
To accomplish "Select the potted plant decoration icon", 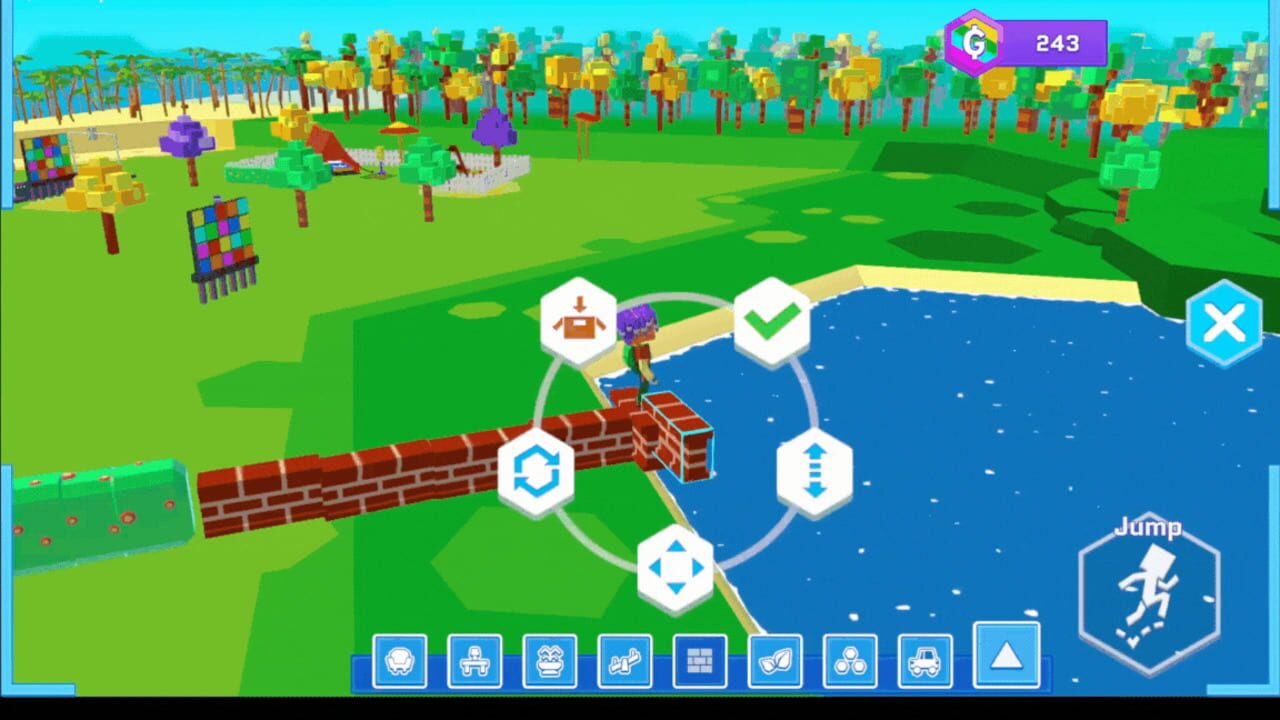I will [551, 660].
